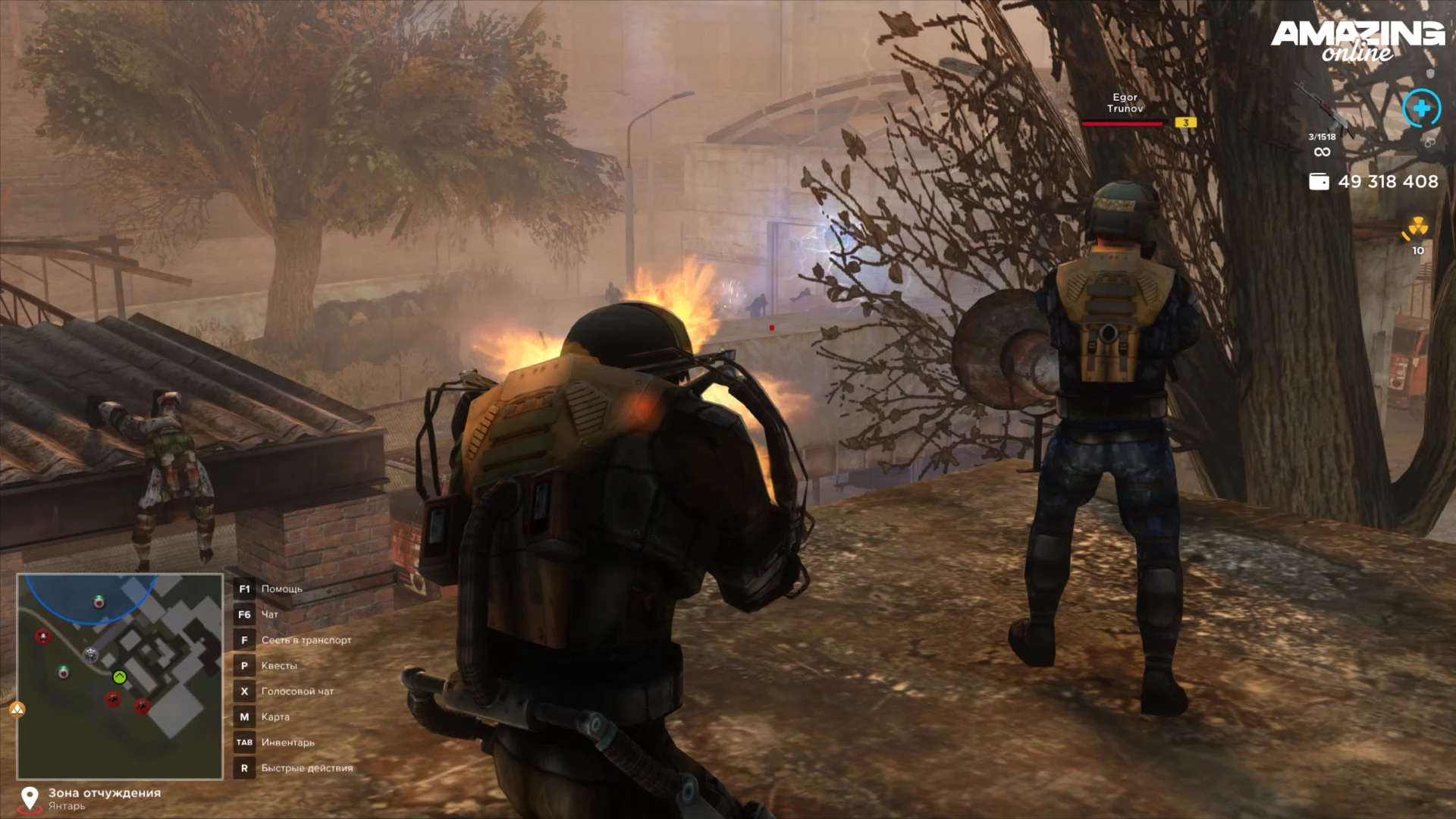Click the blue plus health icon
This screenshot has width=1456, height=819.
(x=1421, y=108)
